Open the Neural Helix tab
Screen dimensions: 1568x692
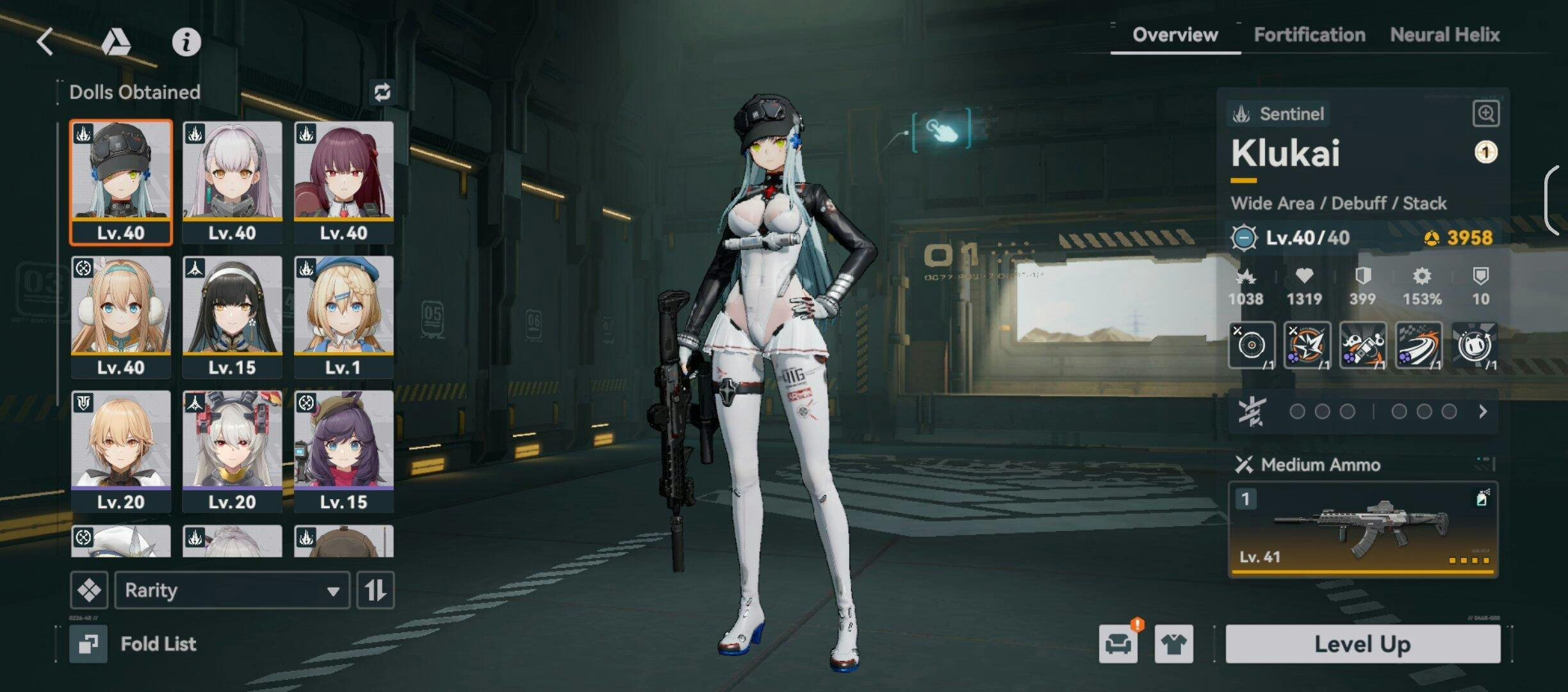[x=1445, y=35]
